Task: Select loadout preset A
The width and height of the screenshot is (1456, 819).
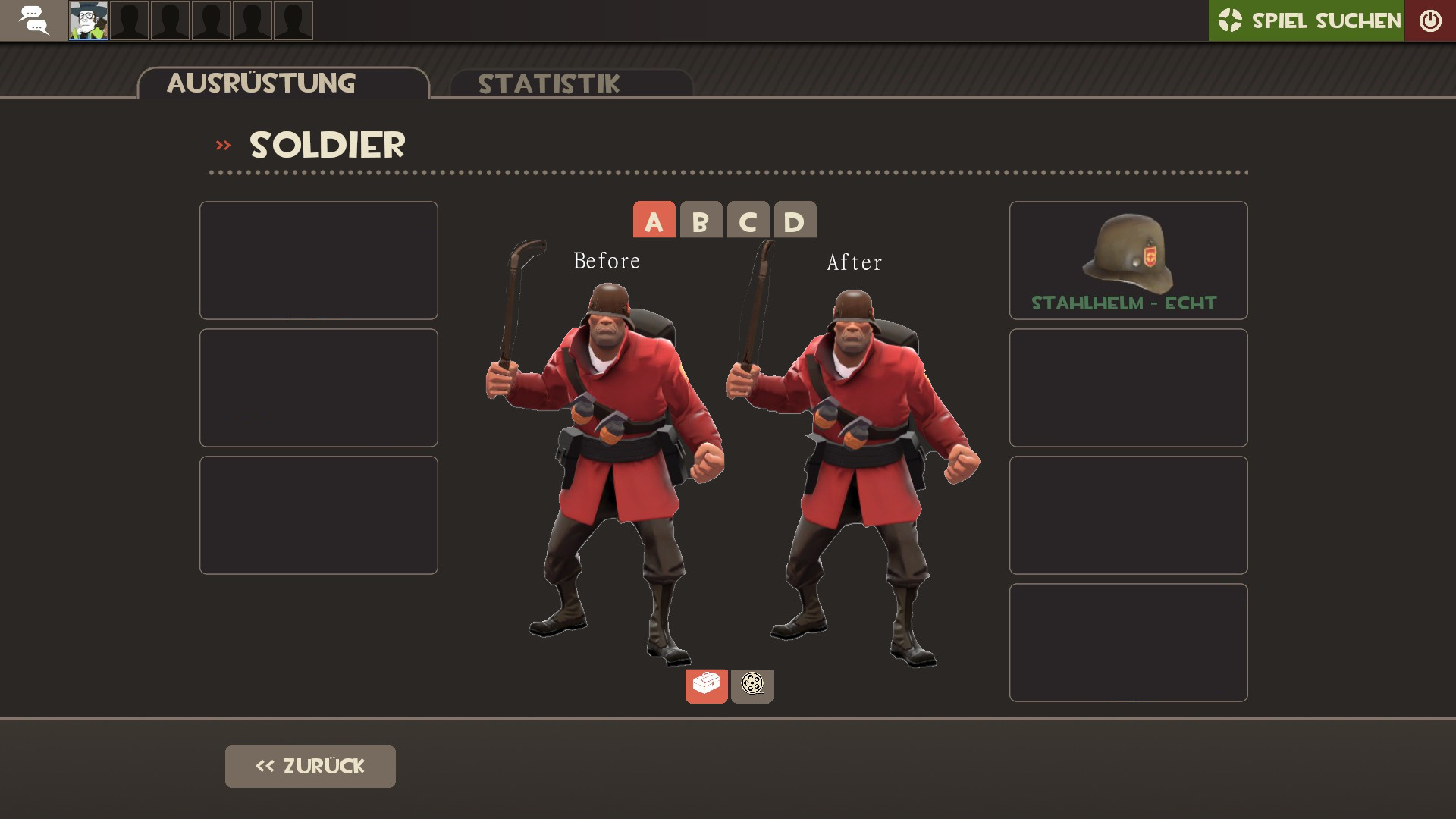Action: (x=654, y=221)
